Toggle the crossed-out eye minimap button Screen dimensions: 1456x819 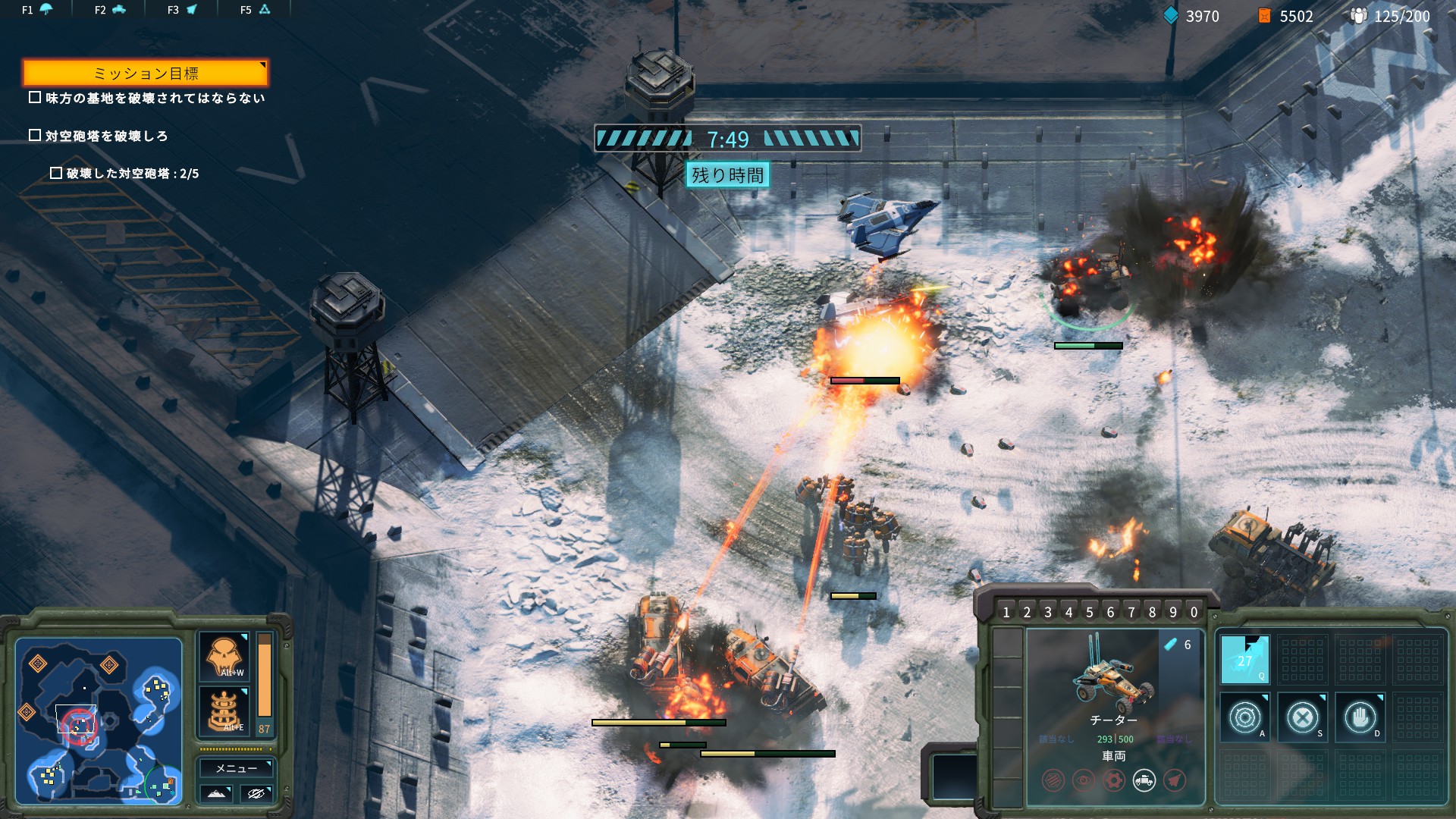256,793
